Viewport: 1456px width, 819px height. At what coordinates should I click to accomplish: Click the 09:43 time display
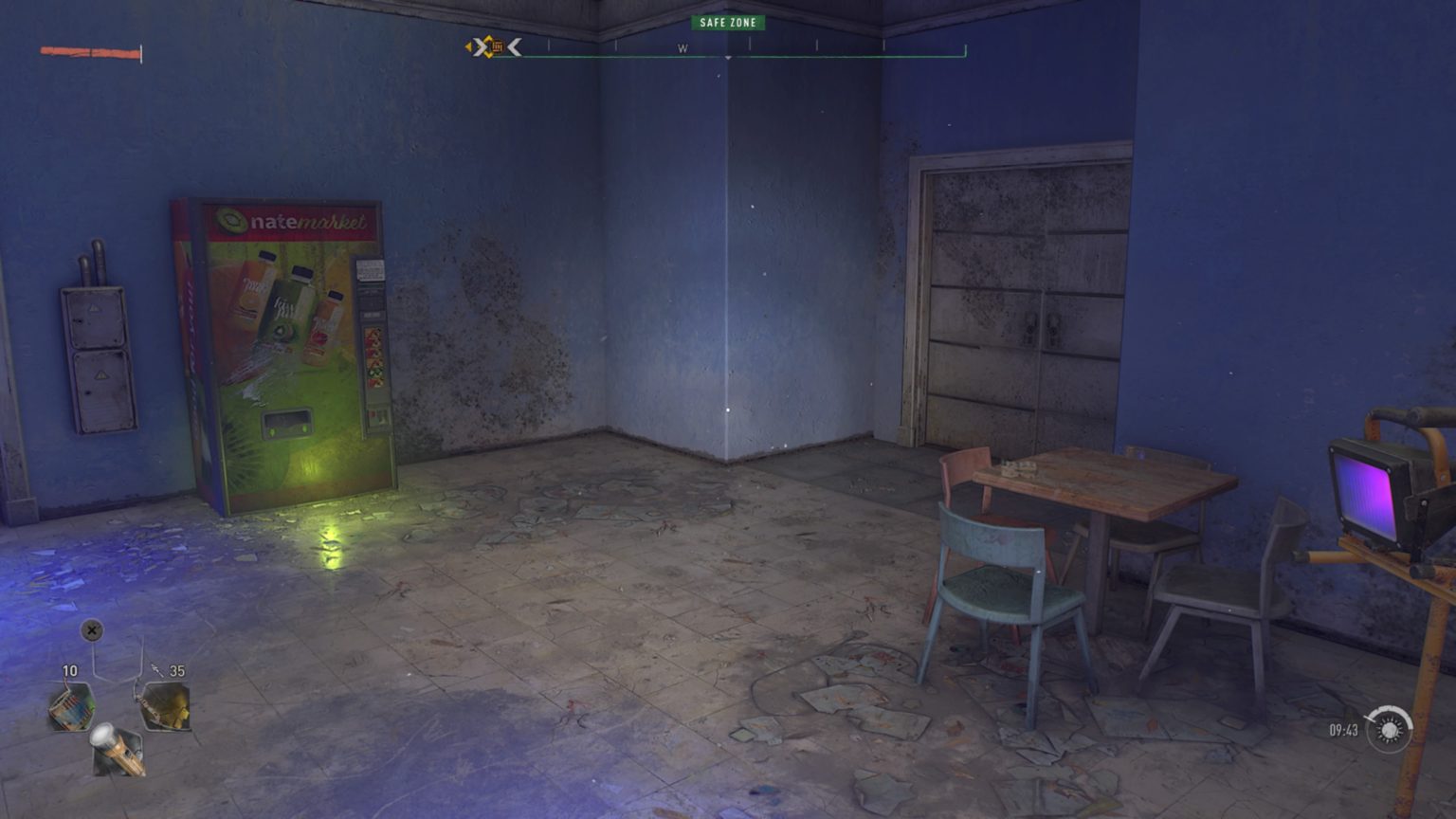[x=1343, y=730]
